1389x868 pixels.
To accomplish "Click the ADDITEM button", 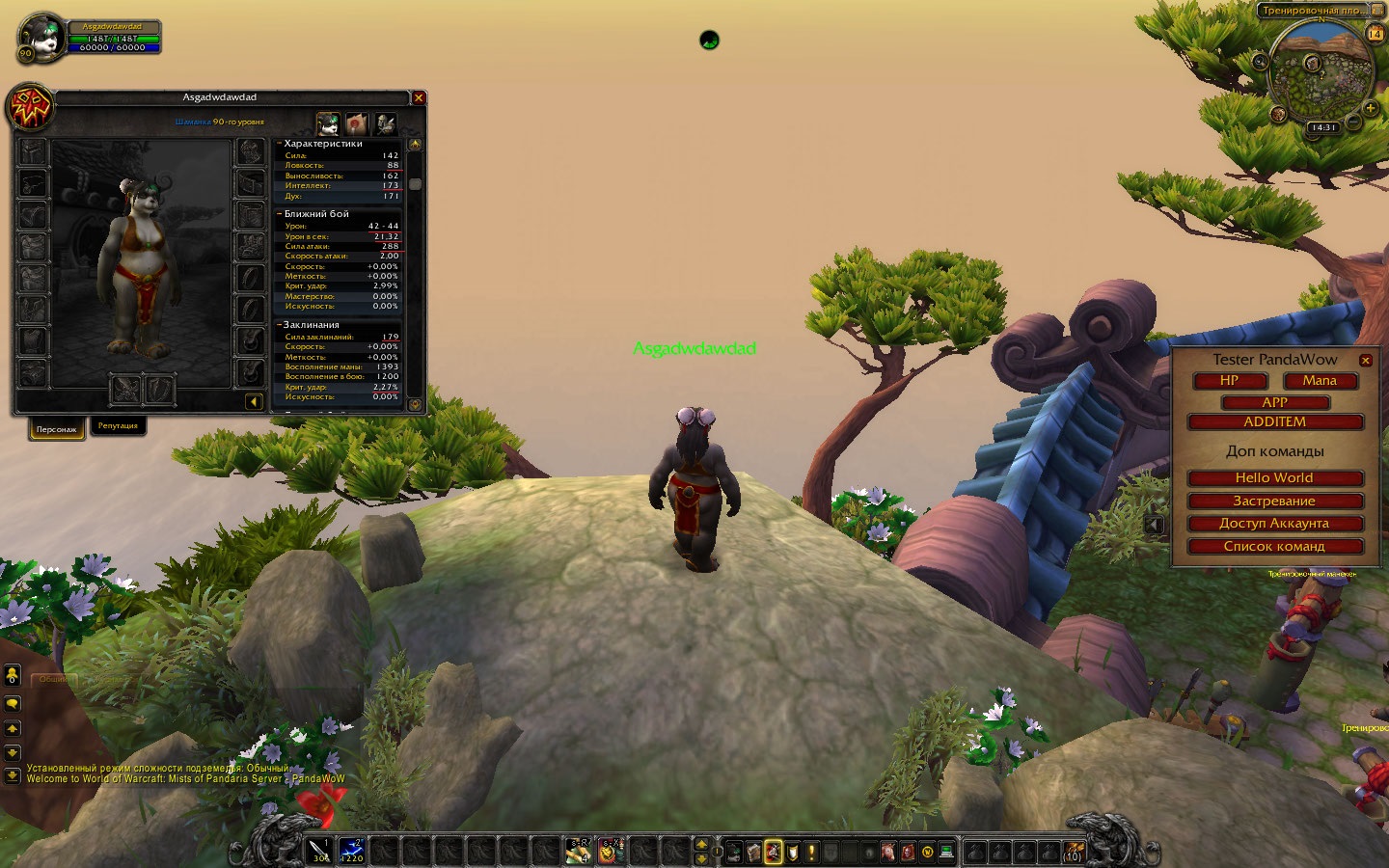I will point(1274,422).
